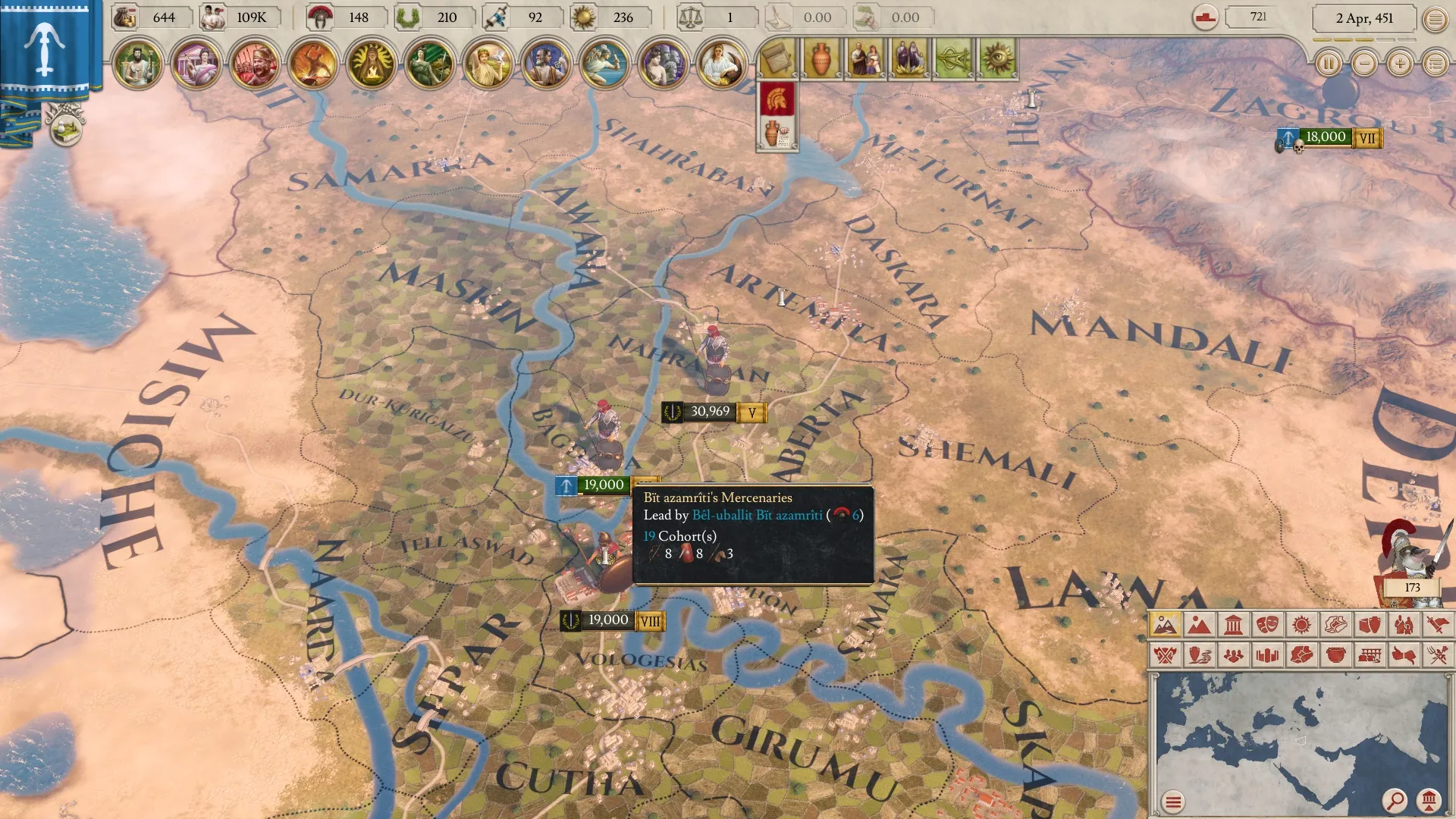The width and height of the screenshot is (1456, 819).
Task: Open the red three-line minimap menu
Action: pyautogui.click(x=1173, y=802)
